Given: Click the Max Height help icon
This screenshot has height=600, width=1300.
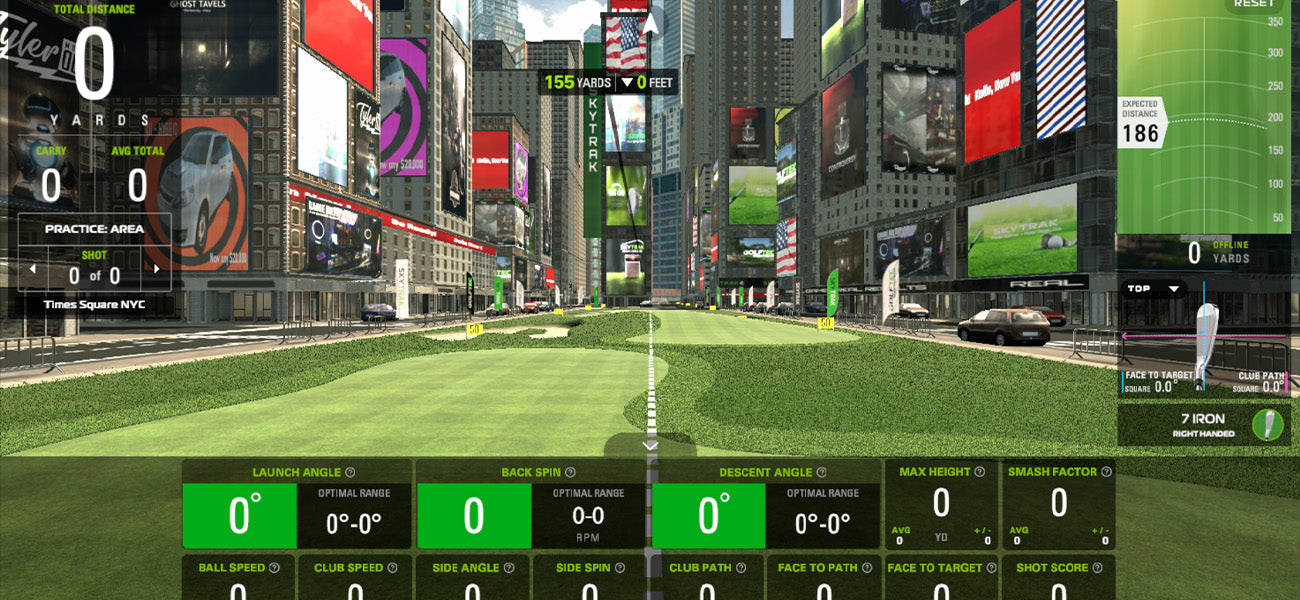Looking at the screenshot, I should pos(980,472).
